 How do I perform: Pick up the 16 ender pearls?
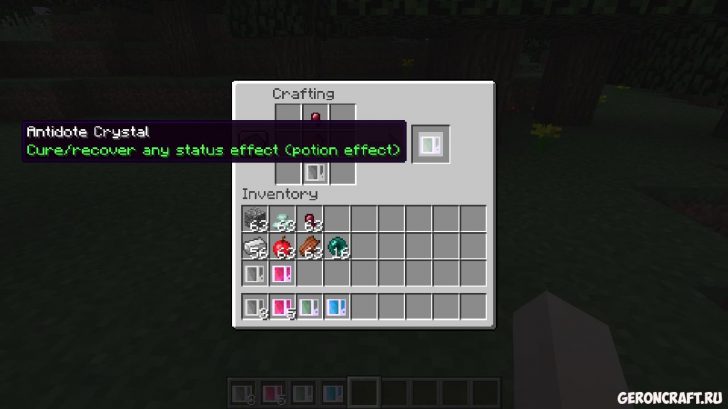click(x=336, y=247)
